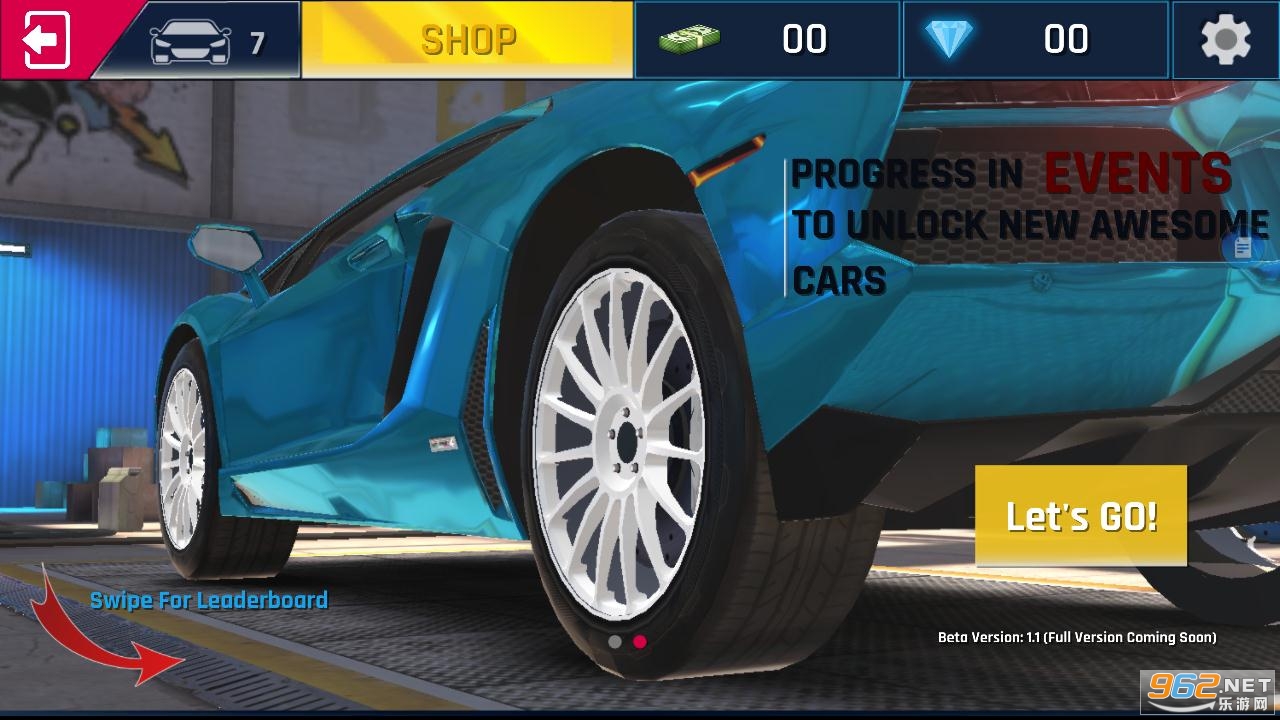The width and height of the screenshot is (1280, 720).
Task: Select the red page indicator dot
Action: 640,642
